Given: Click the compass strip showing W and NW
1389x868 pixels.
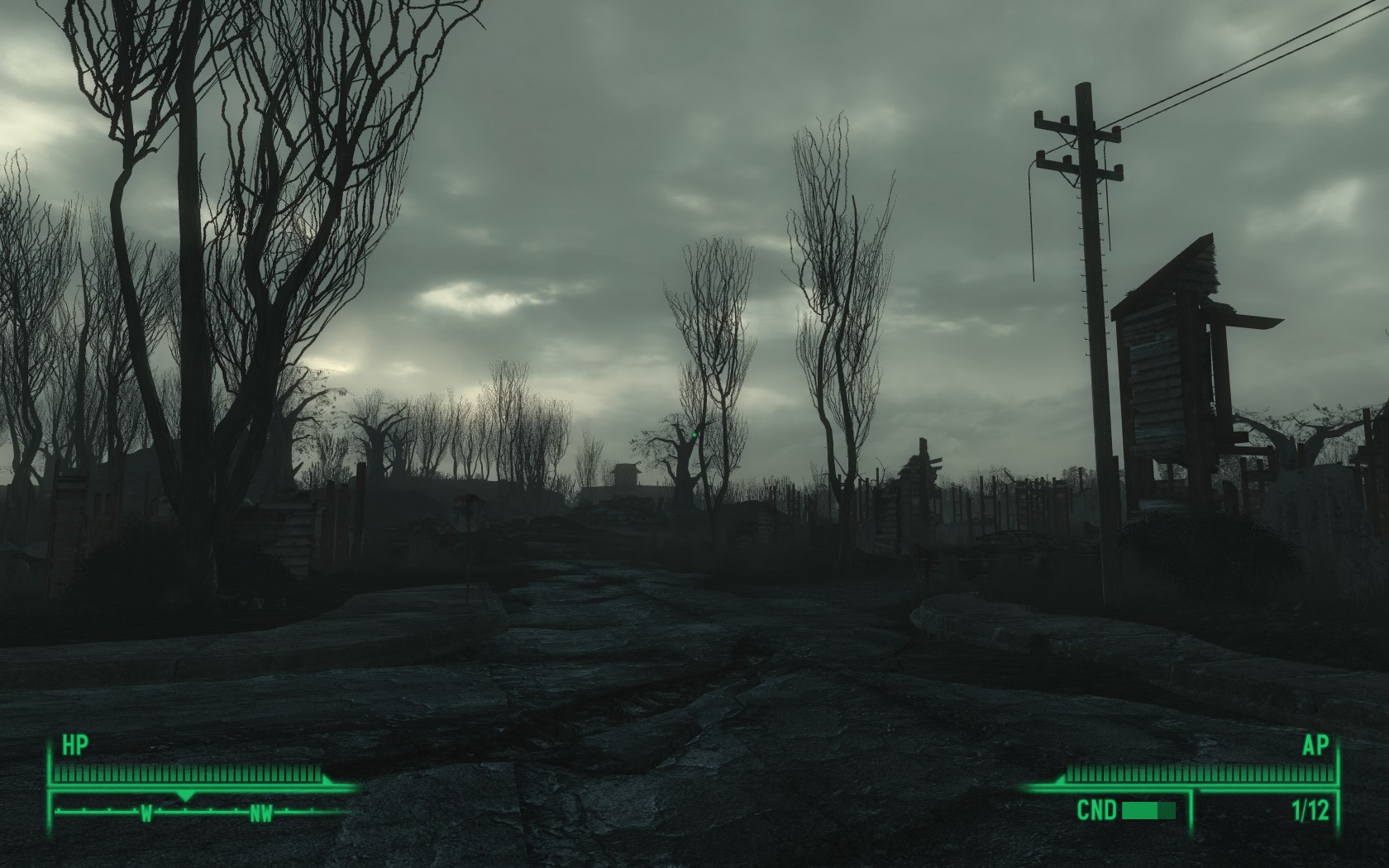Looking at the screenshot, I should click(203, 813).
